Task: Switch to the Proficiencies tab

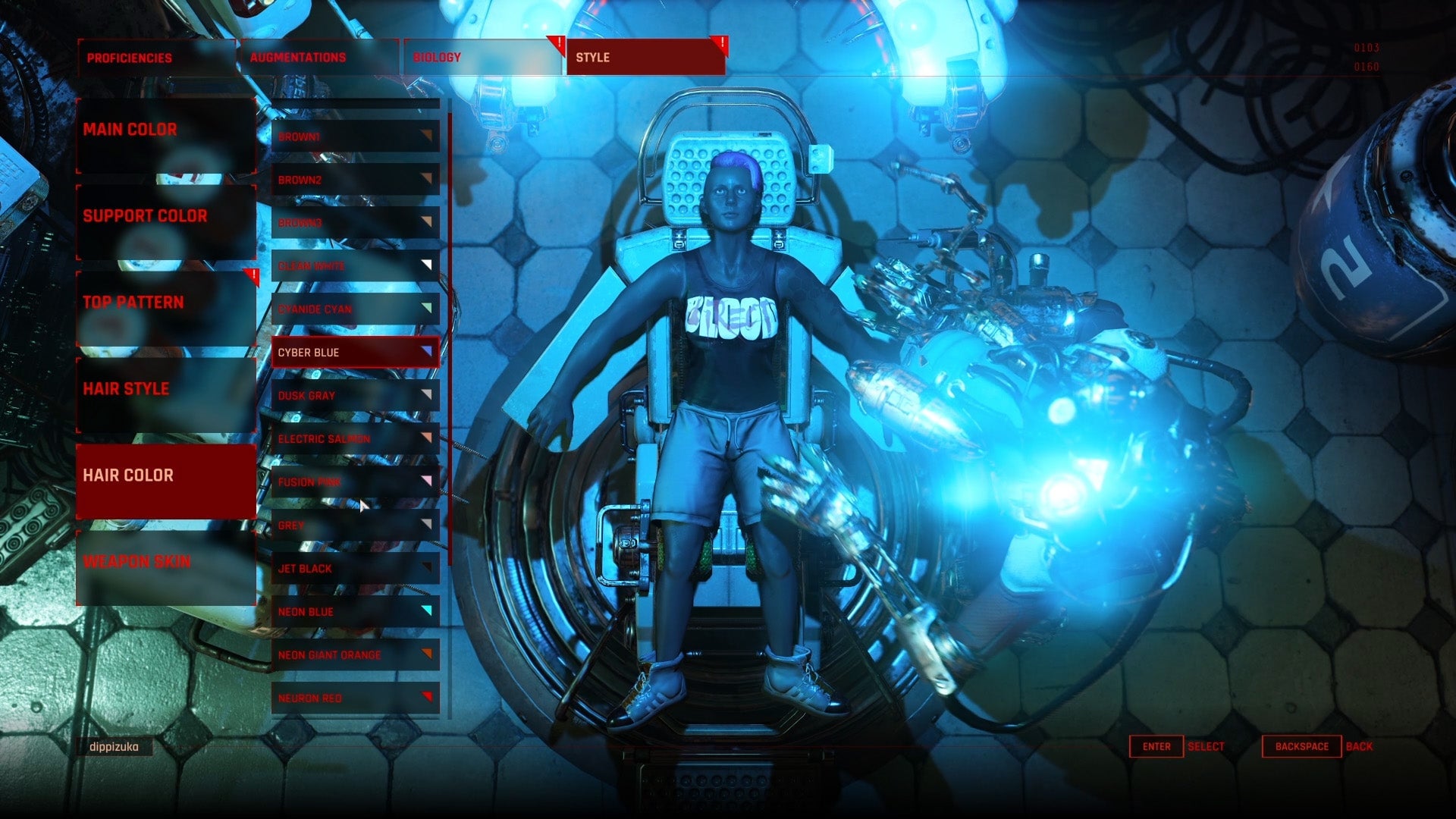Action: 130,57
